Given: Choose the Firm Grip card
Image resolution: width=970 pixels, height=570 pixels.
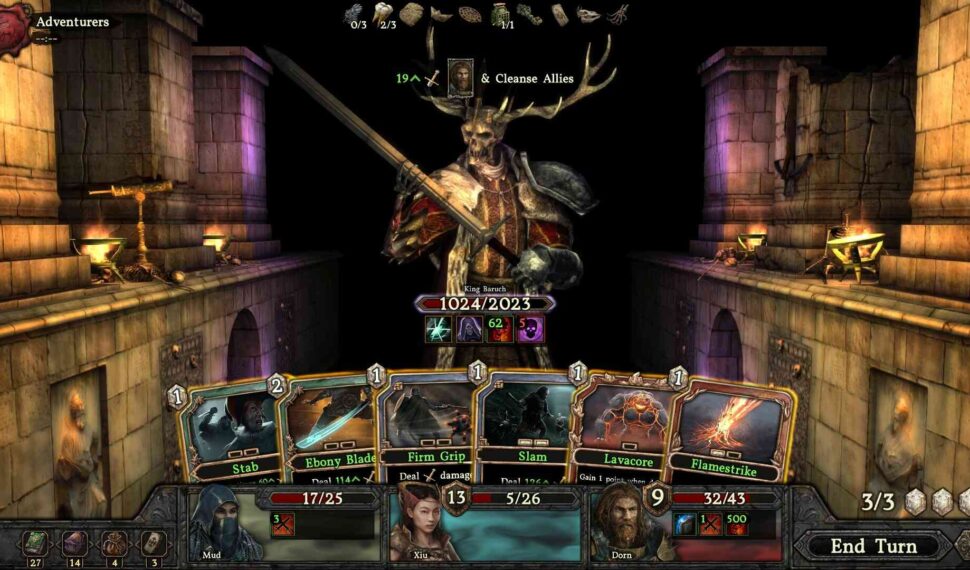Looking at the screenshot, I should (424, 425).
